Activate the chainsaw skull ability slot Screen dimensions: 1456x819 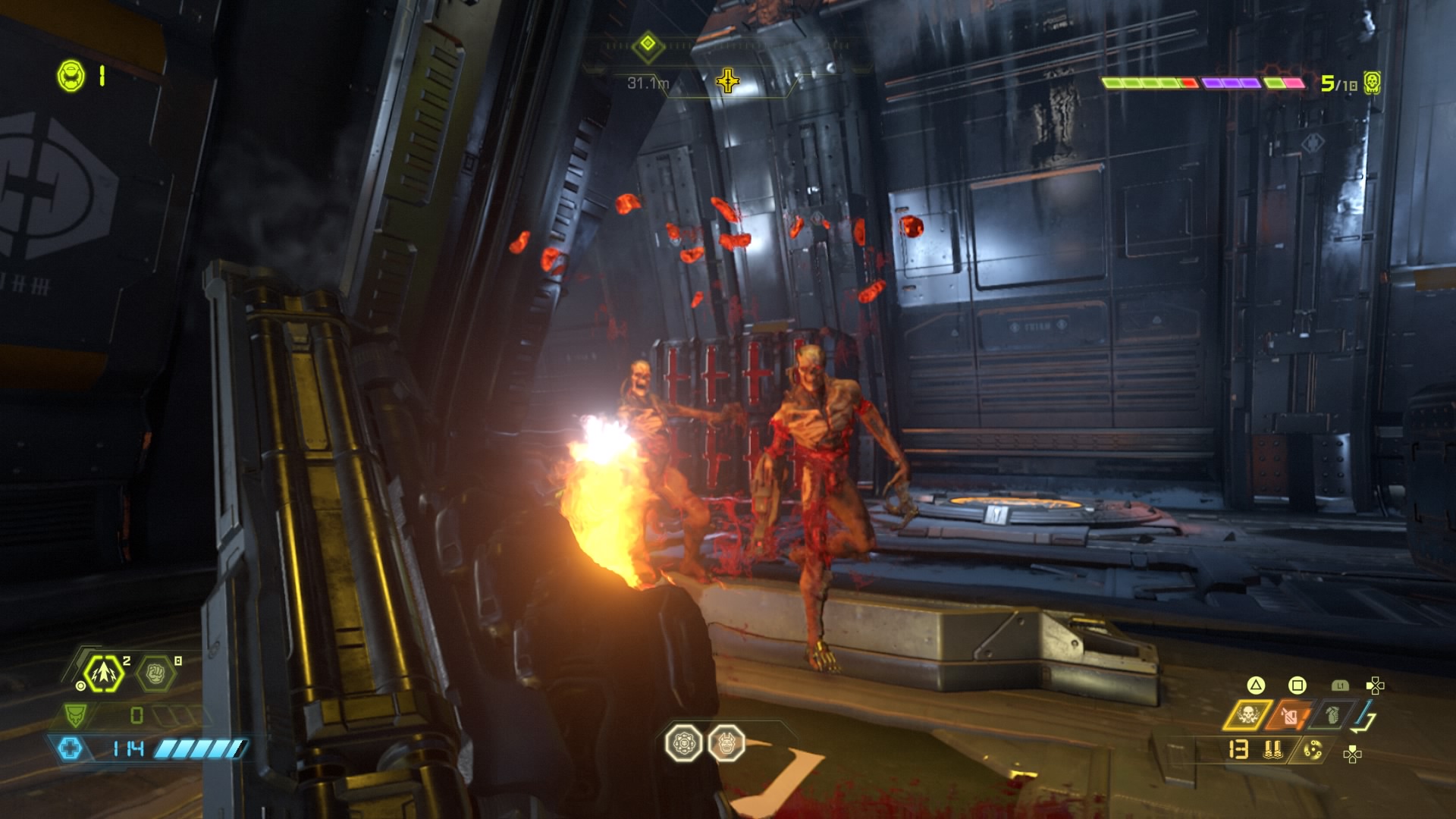point(1247,715)
